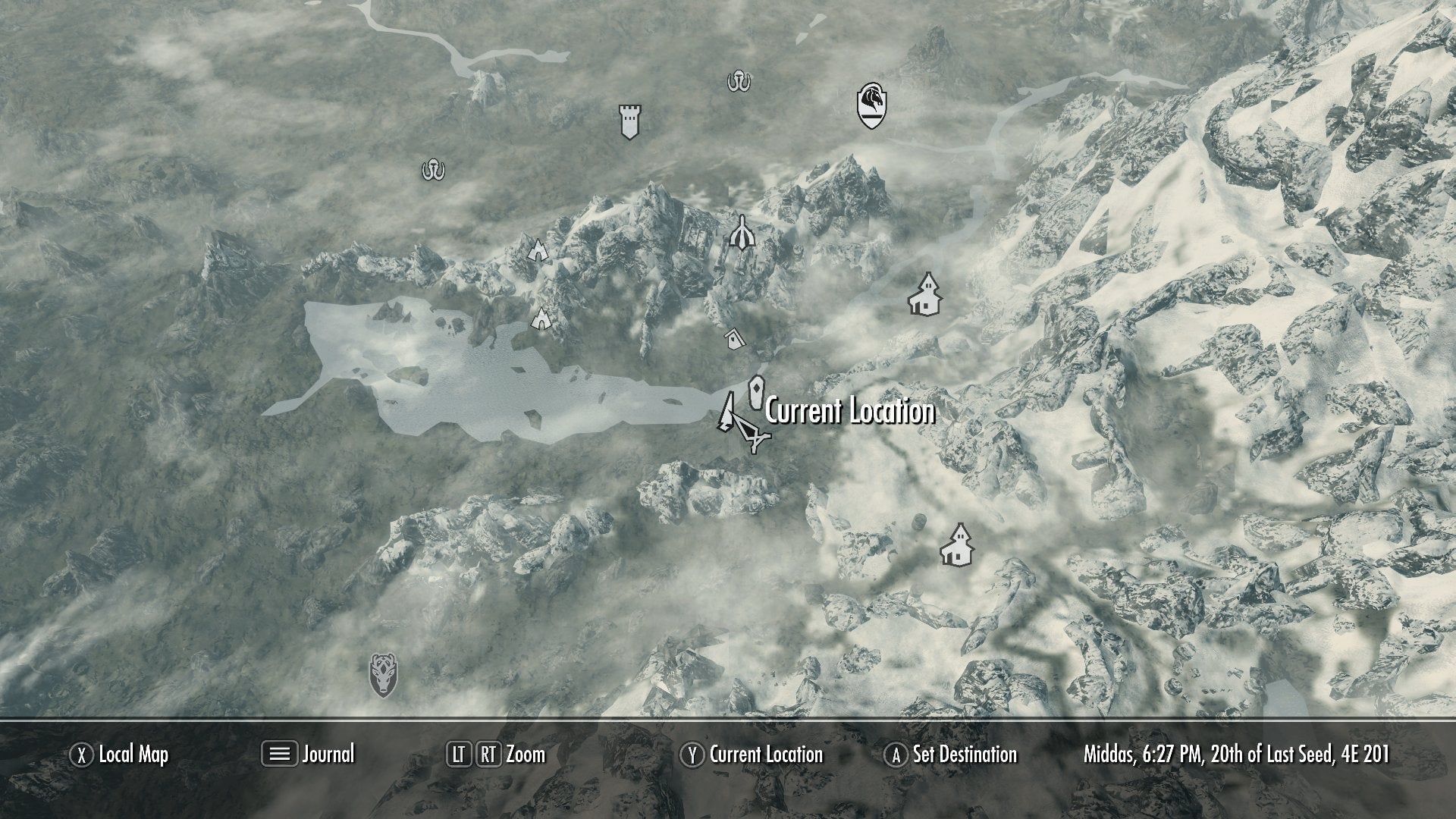
Task: Click the watchtower map marker
Action: click(628, 121)
